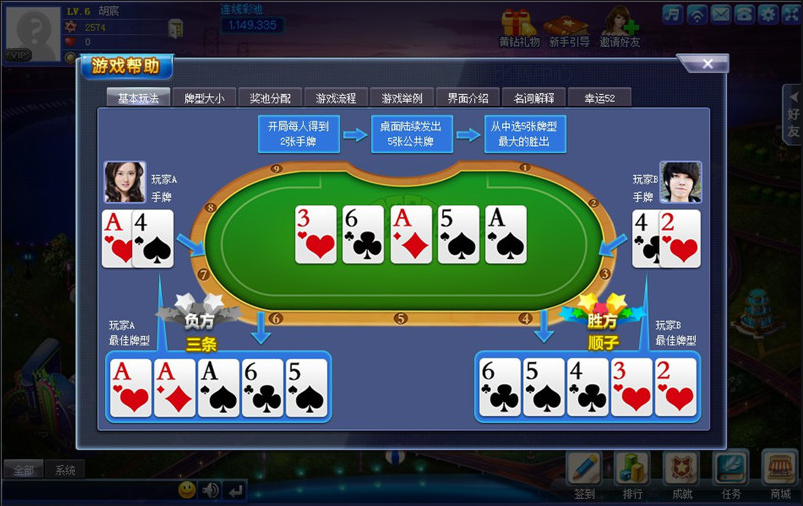803x506 pixels.
Task: Open the smiley emoji picker in chat
Action: pyautogui.click(x=187, y=490)
